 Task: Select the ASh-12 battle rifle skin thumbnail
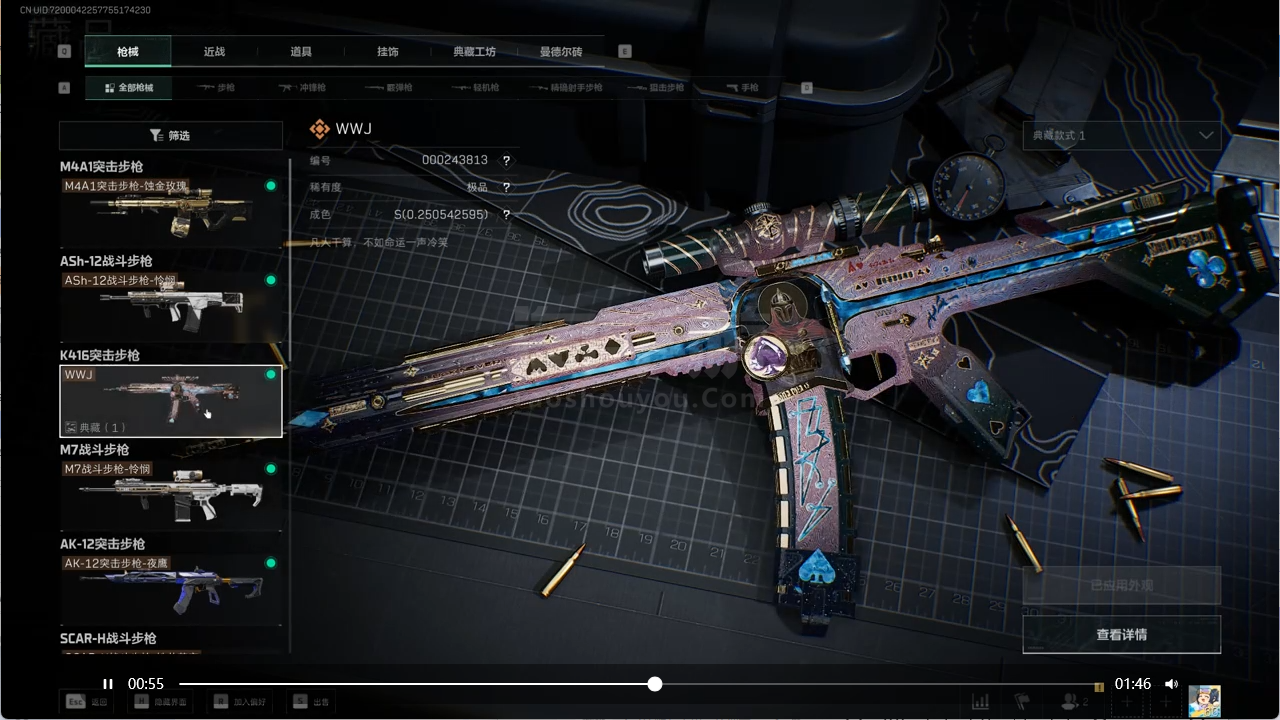click(x=170, y=306)
